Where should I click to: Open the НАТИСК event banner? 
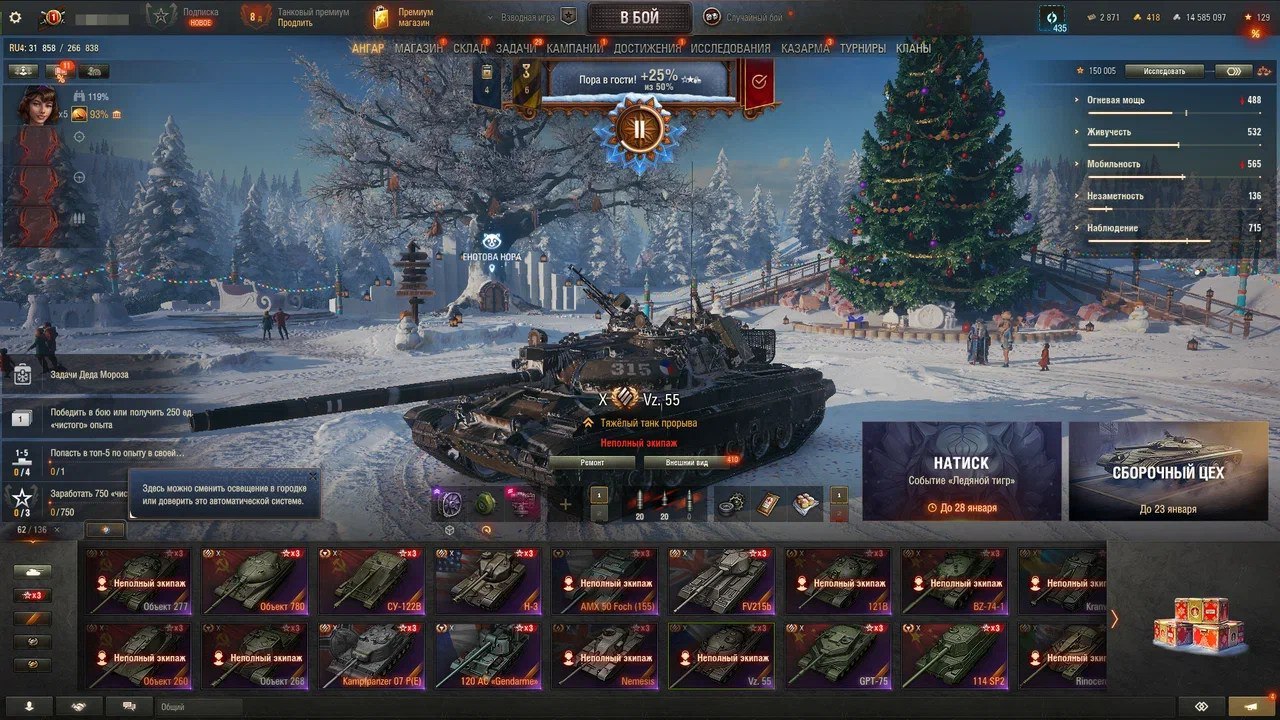coord(961,471)
